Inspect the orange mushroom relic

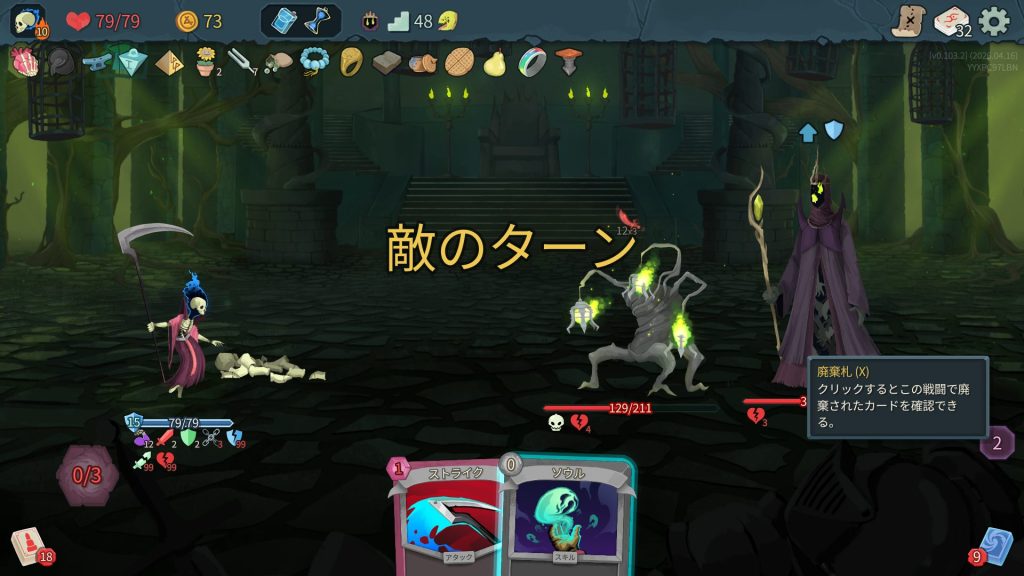click(567, 62)
